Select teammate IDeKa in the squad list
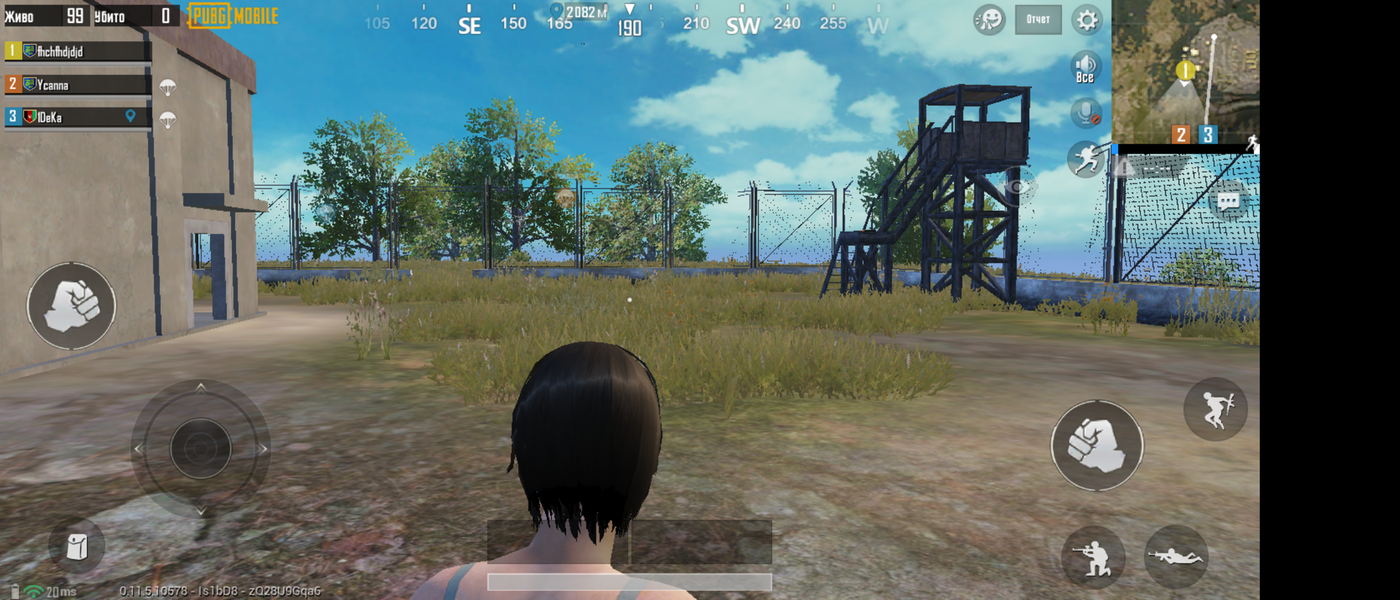 pyautogui.click(x=78, y=118)
